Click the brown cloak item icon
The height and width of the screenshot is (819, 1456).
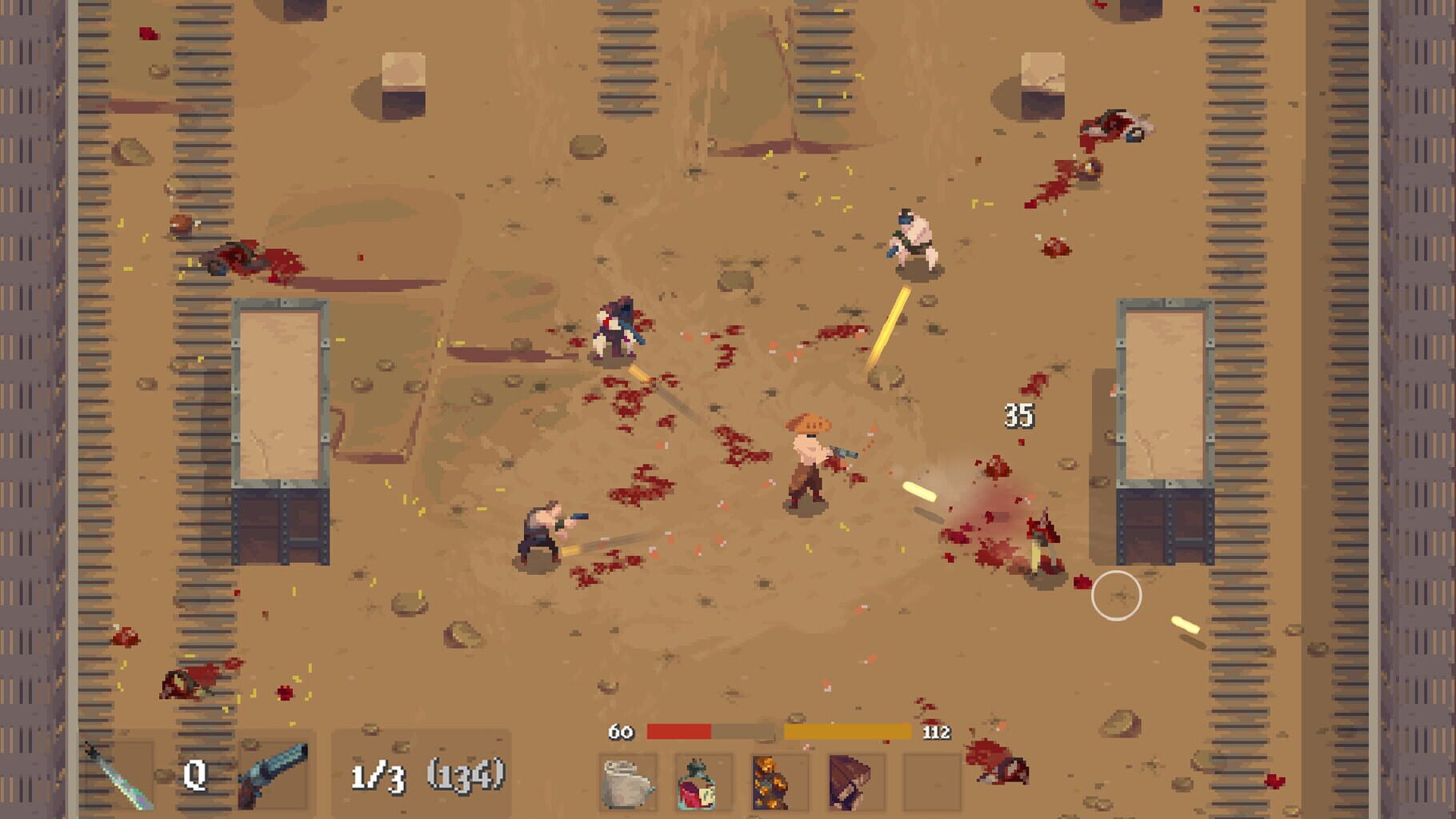(850, 781)
